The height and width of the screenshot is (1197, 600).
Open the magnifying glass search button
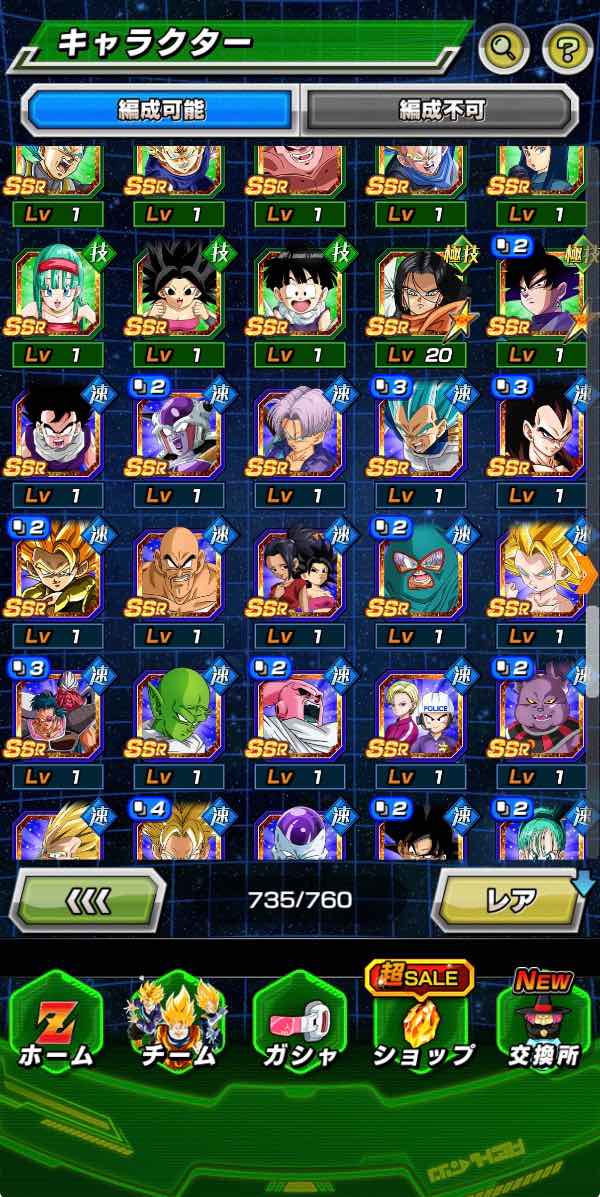504,47
